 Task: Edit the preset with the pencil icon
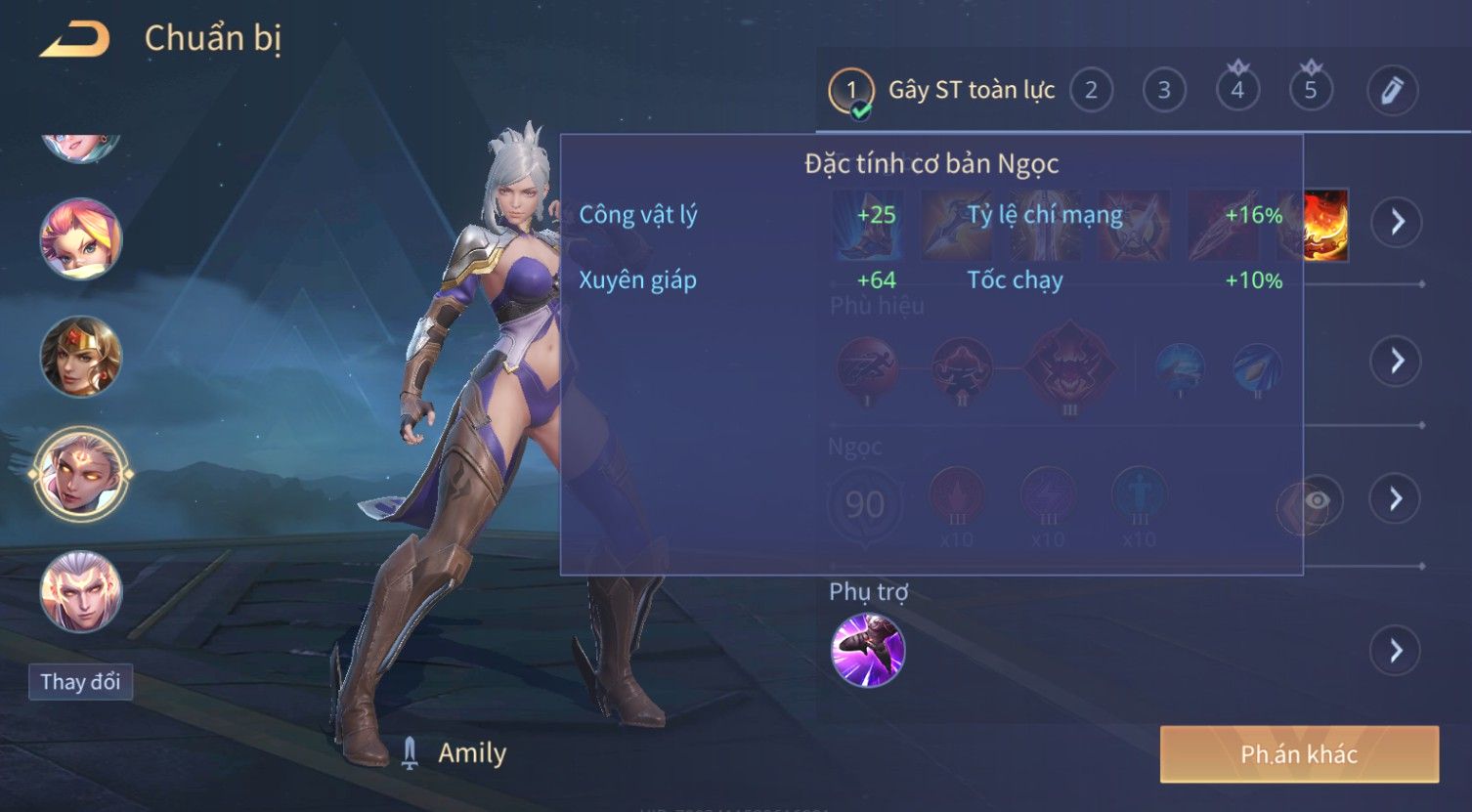click(1392, 91)
